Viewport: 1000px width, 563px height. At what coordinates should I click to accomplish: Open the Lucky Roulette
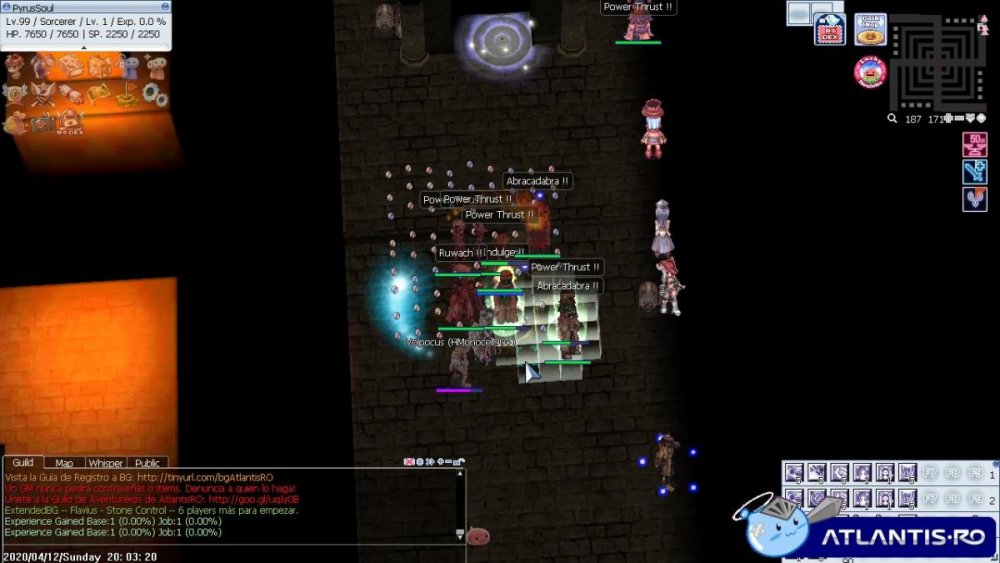(x=870, y=71)
